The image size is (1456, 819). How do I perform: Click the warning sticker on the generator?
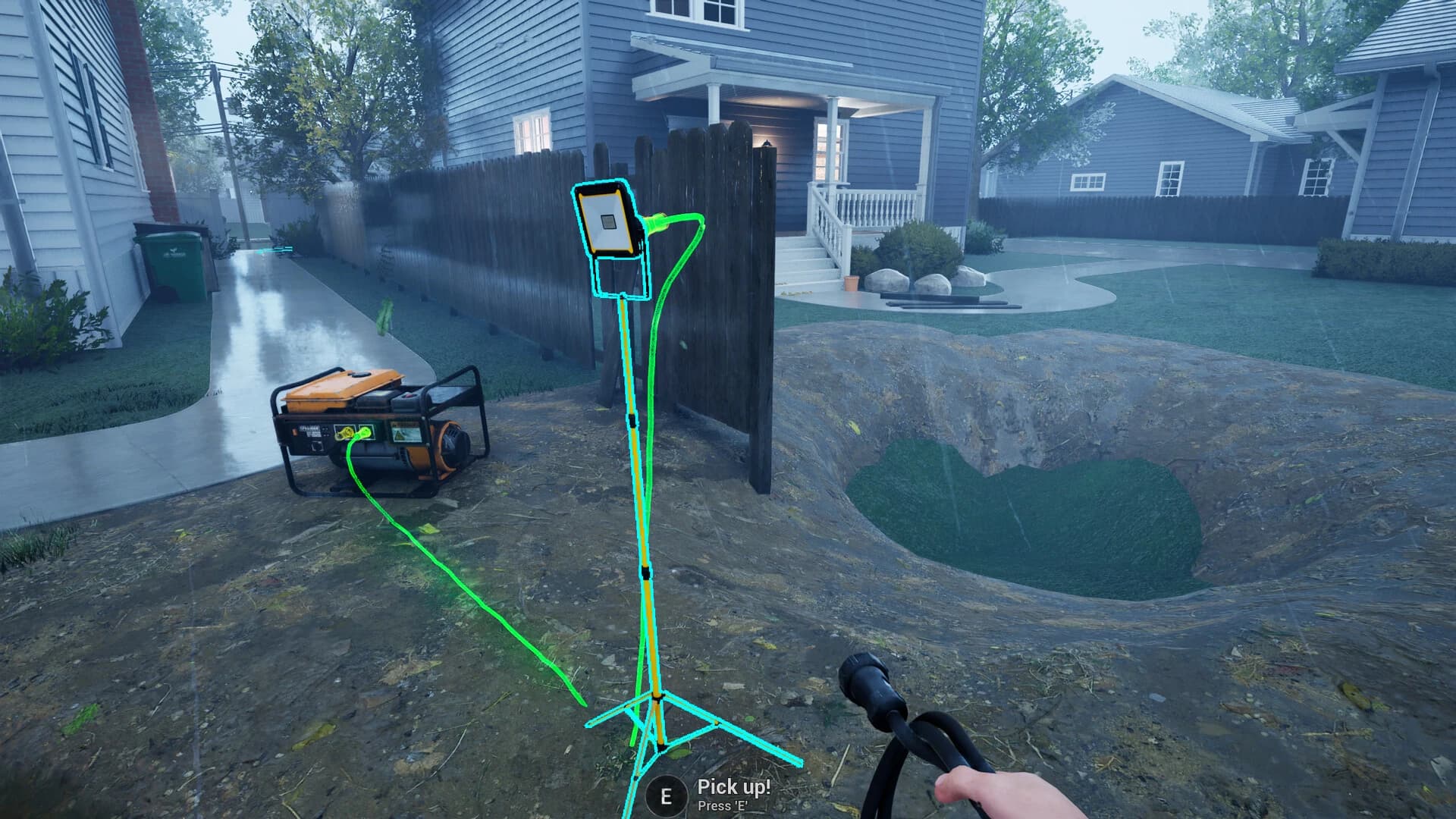tap(406, 432)
